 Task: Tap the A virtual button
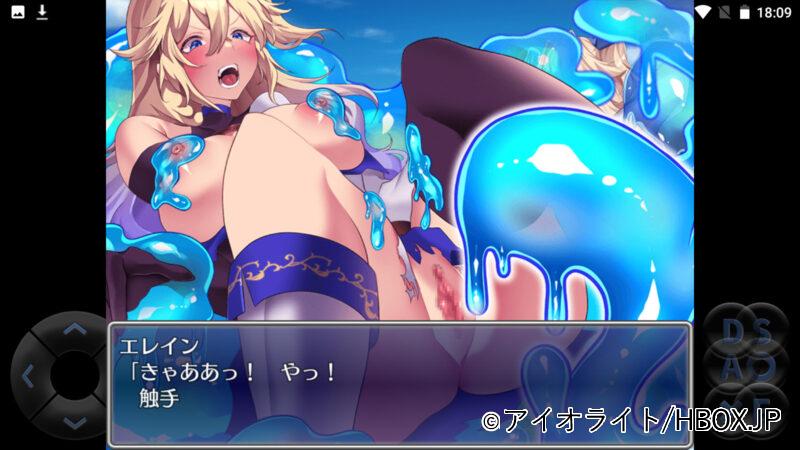pos(731,366)
